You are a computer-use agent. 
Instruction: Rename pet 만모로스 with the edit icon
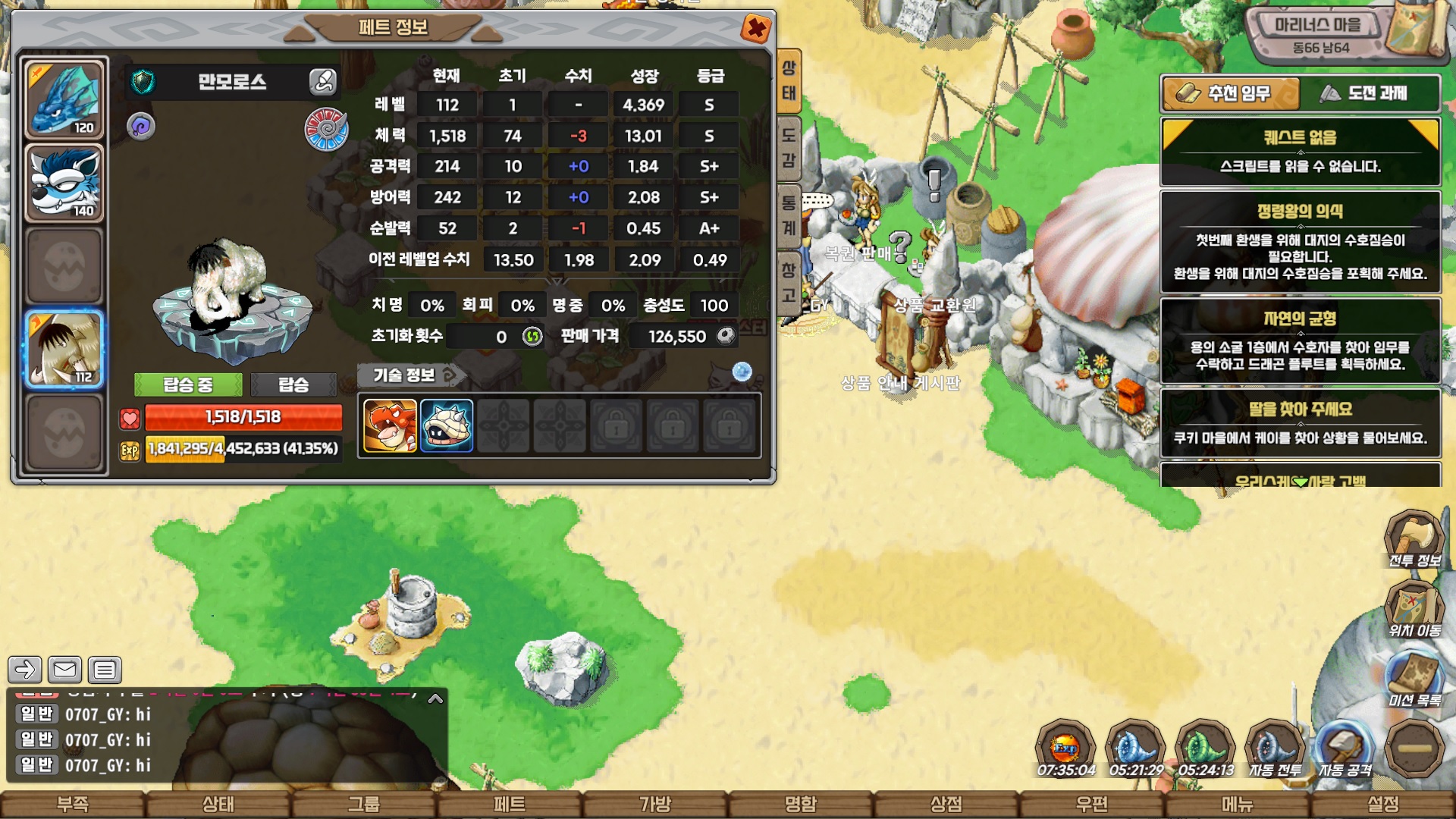322,81
